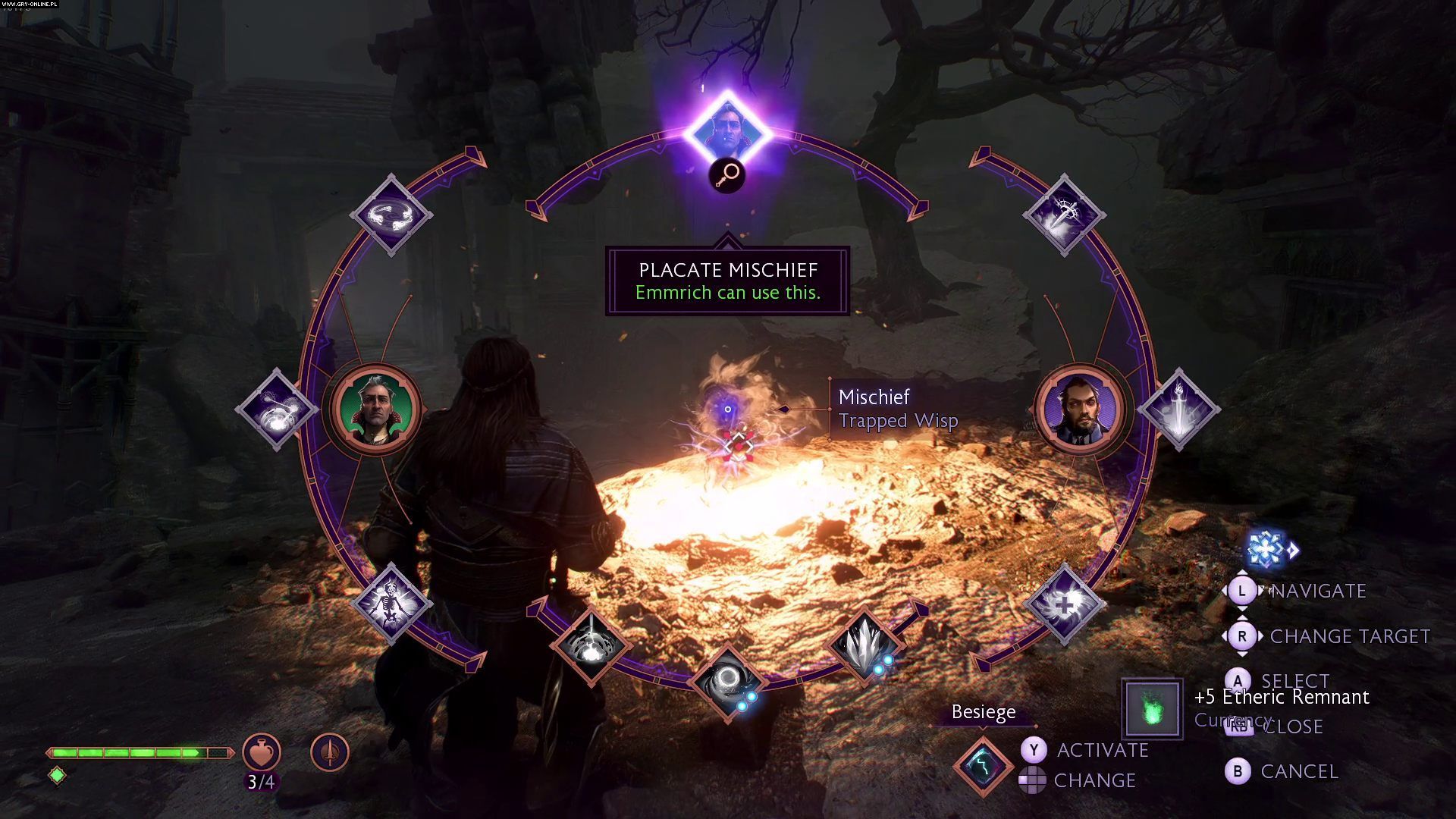Select the cross healing ability diamond
Image resolution: width=1456 pixels, height=819 pixels.
[x=1064, y=604]
